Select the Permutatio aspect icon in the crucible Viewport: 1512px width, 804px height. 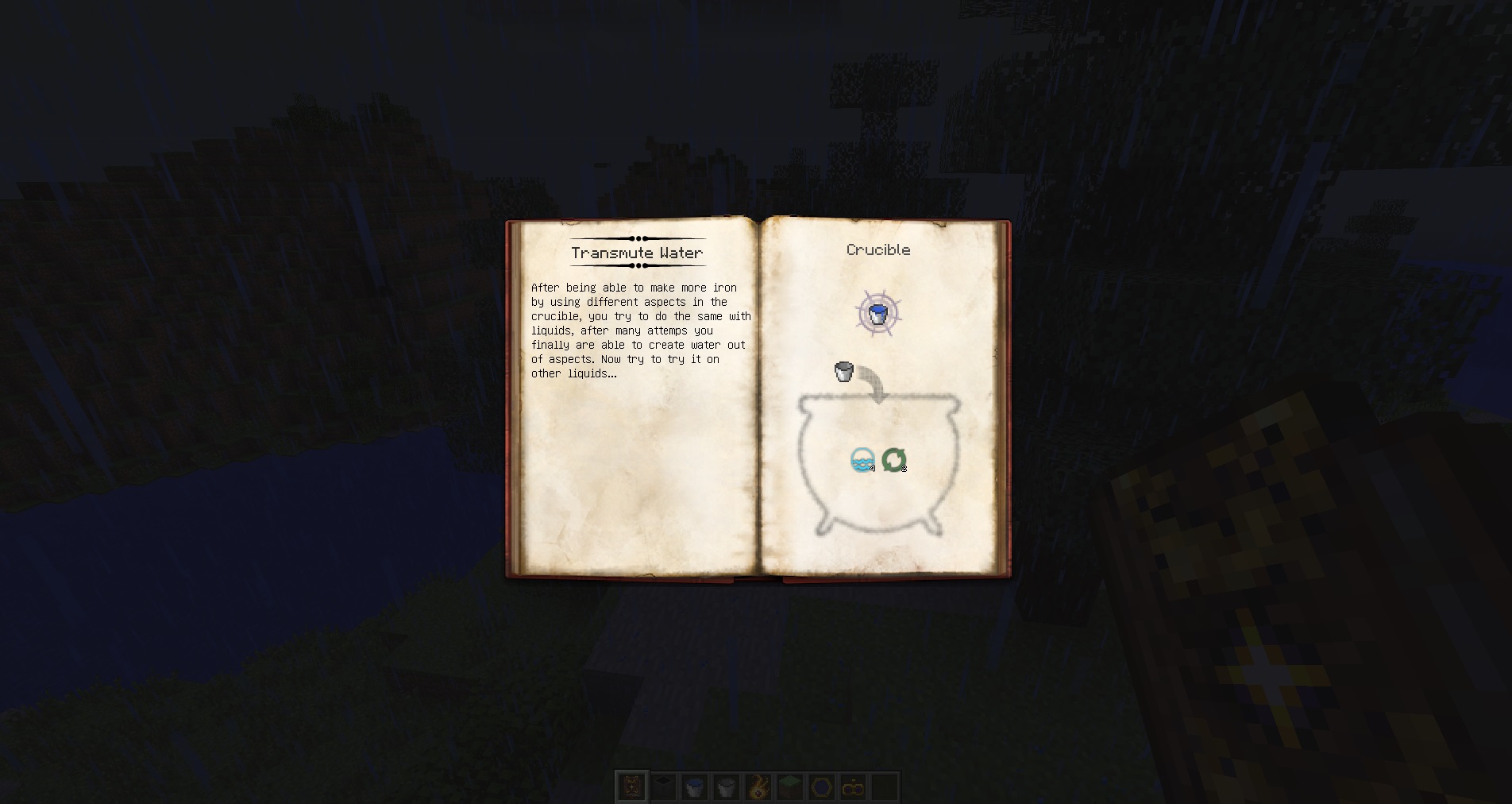click(895, 459)
